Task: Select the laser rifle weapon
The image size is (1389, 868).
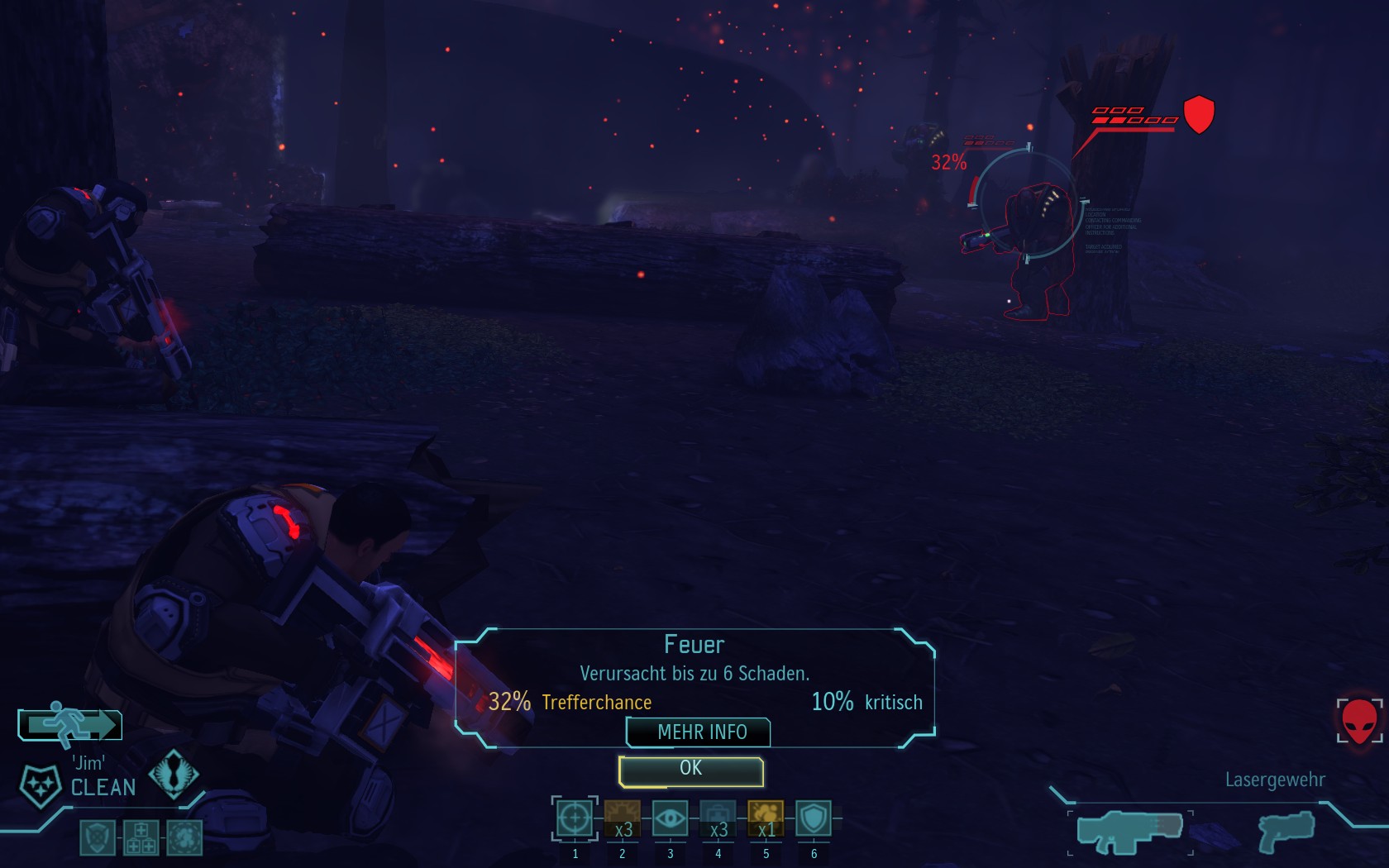Action: 1129,832
